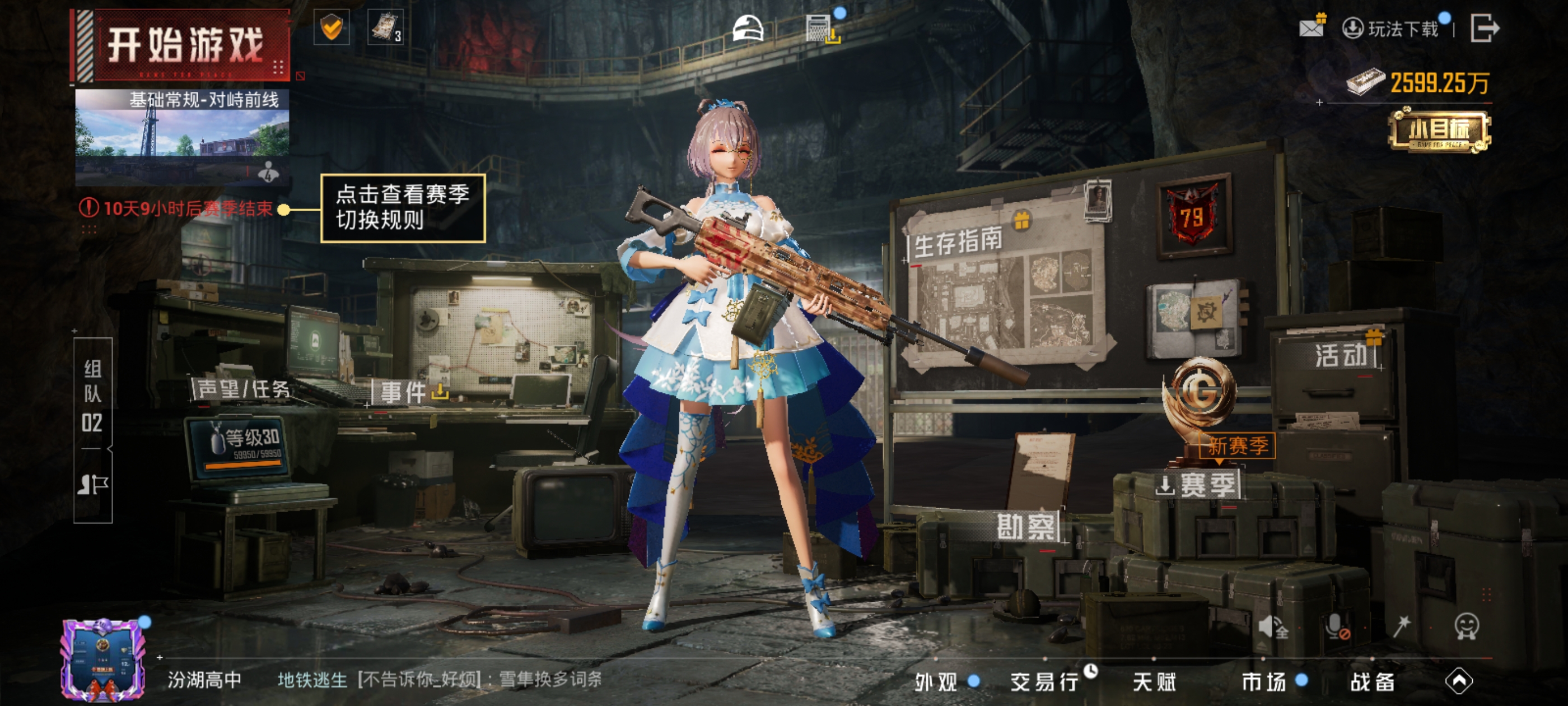1568x706 pixels.
Task: Open the mail envelope icon
Action: (1311, 27)
